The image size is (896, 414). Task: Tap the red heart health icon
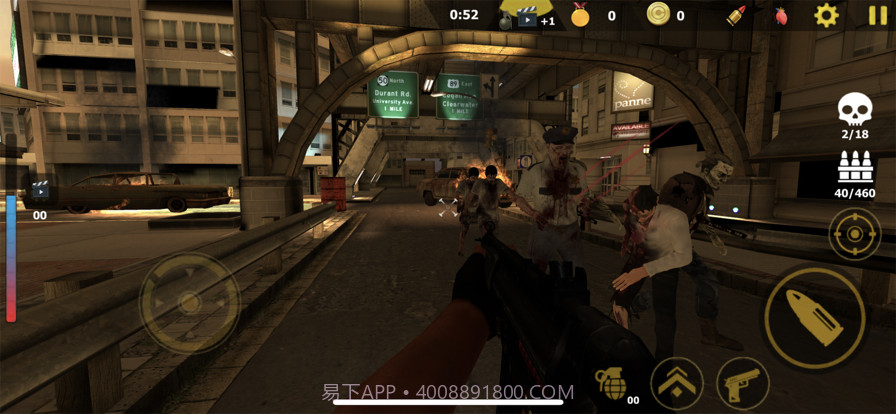[x=781, y=15]
